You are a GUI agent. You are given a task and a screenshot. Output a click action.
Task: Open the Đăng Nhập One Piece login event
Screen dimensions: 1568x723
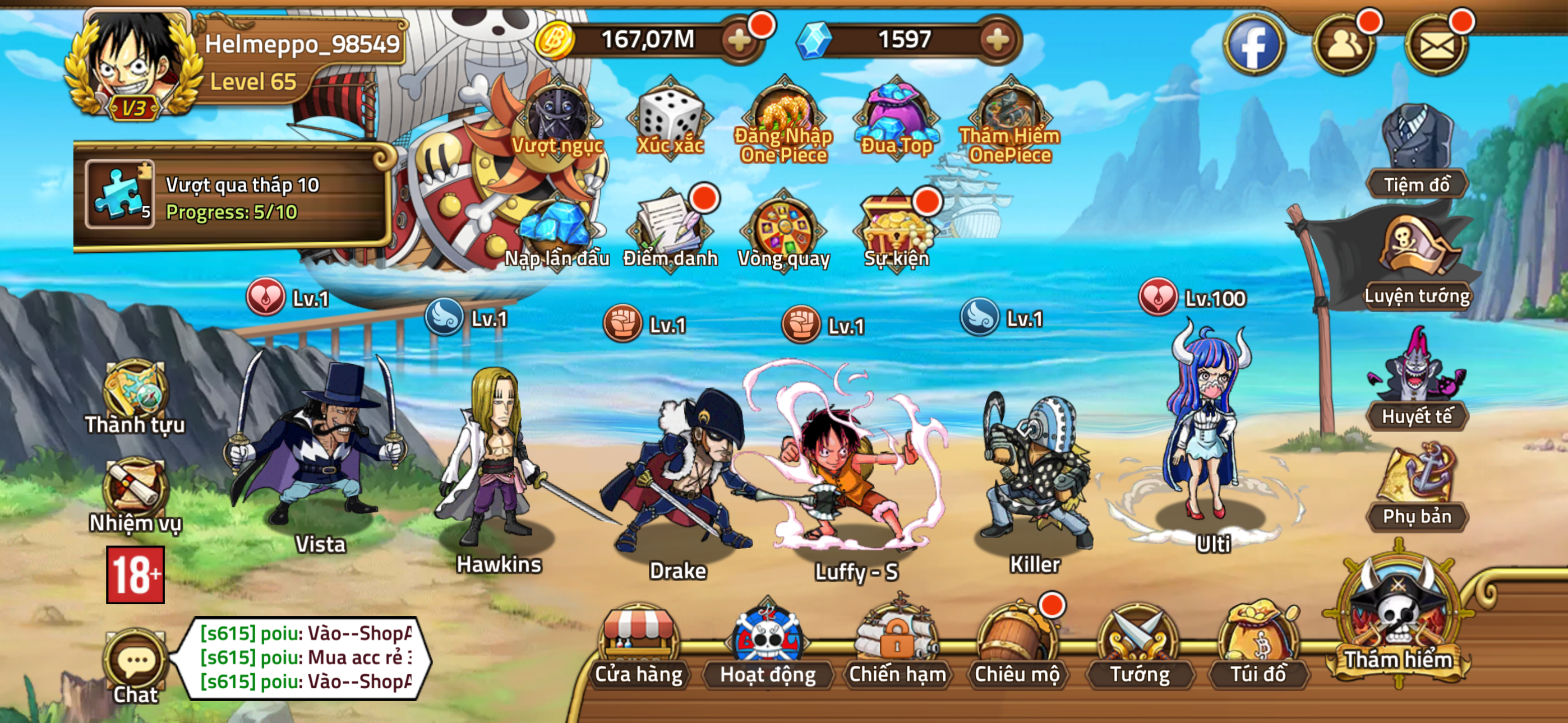[782, 115]
